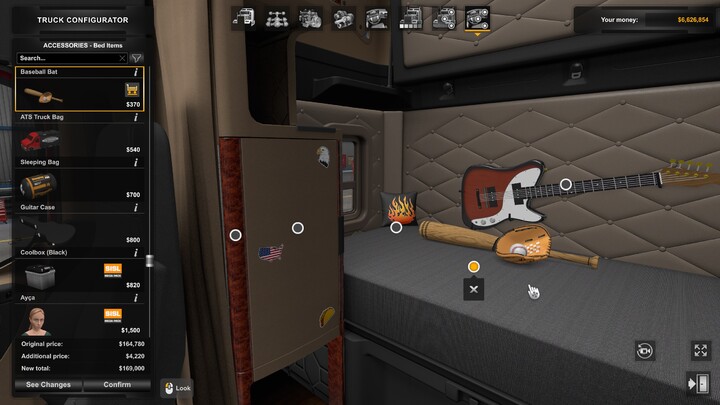Open the engine category tab
This screenshot has height=405, width=720.
[311, 18]
